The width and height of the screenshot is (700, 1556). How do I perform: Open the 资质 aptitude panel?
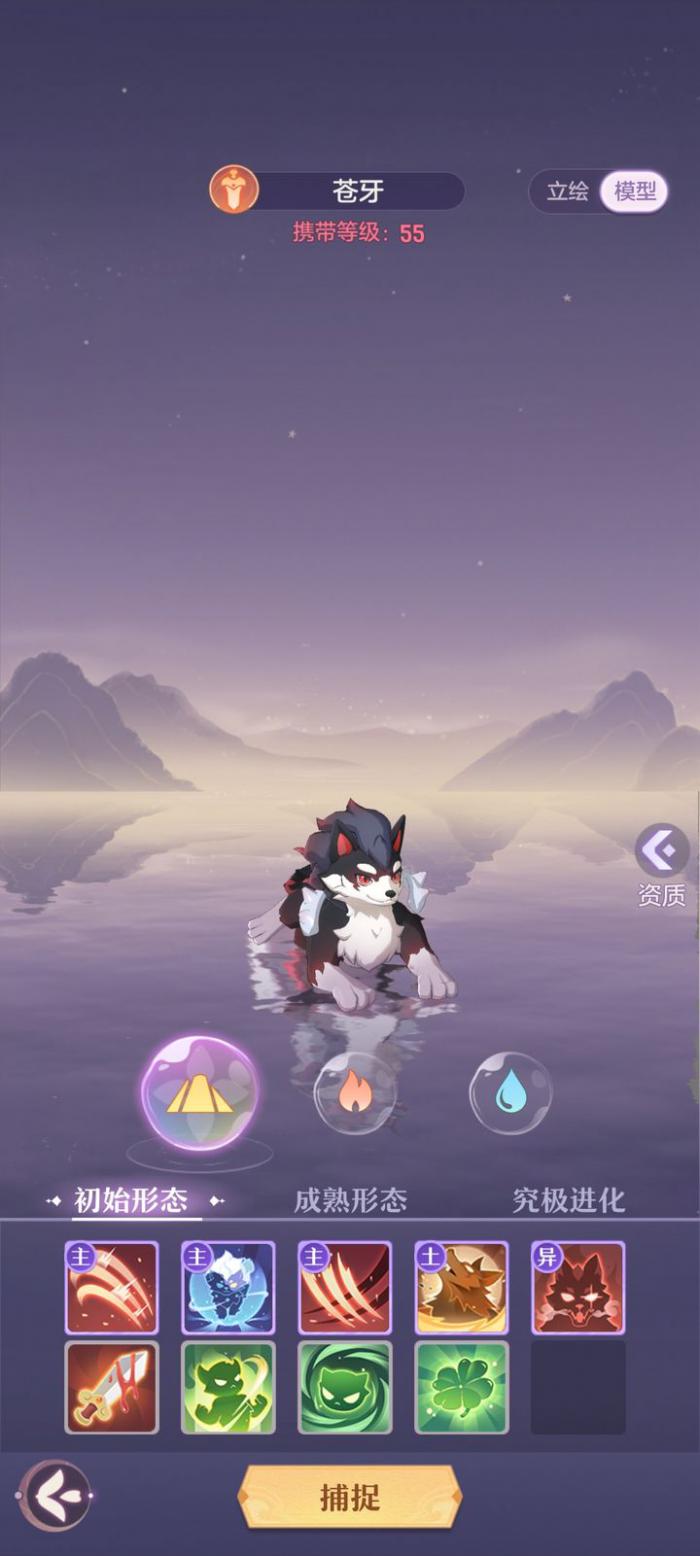tap(662, 866)
